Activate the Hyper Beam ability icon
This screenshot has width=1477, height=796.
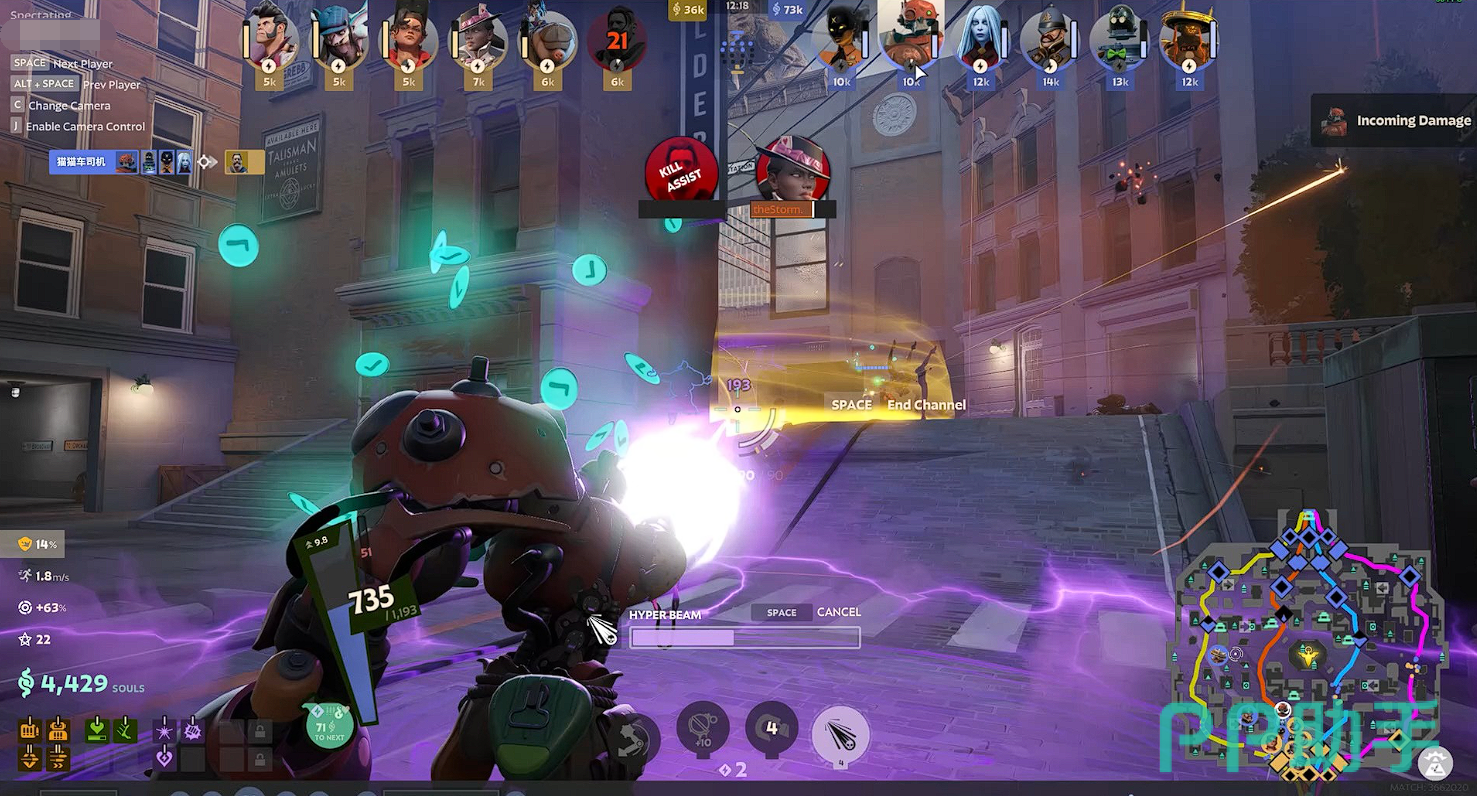(840, 735)
